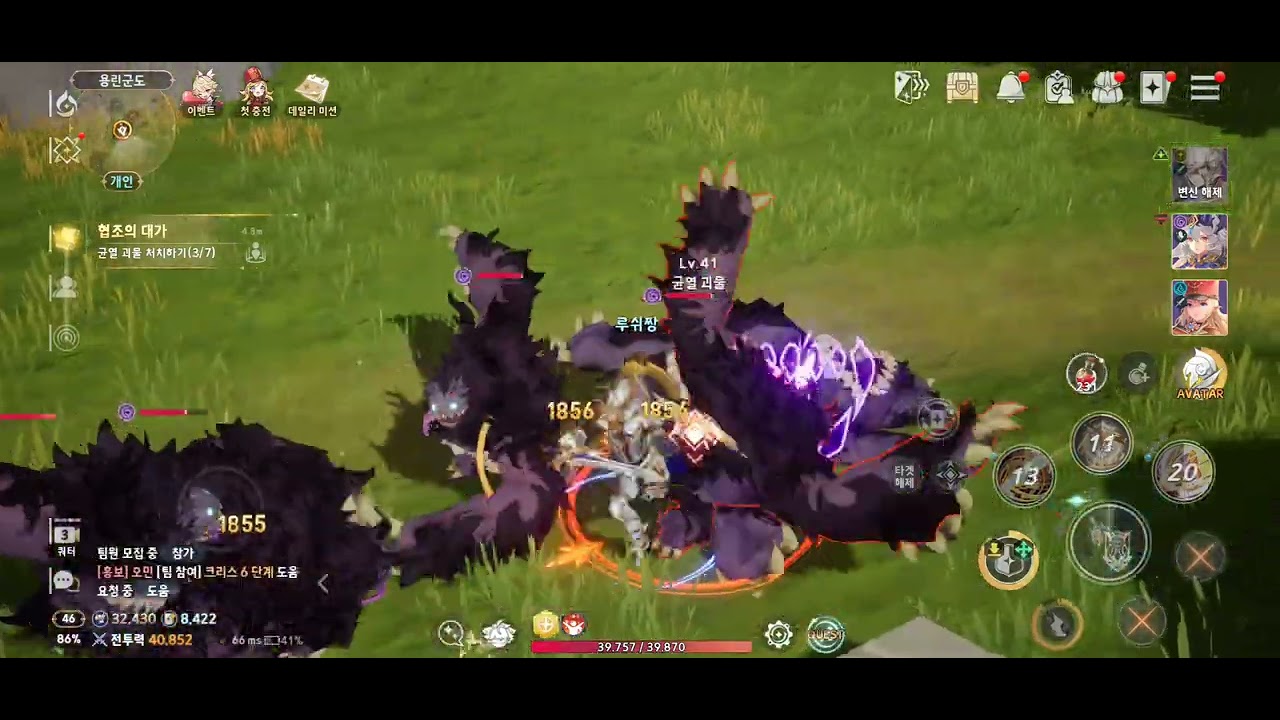Open the star card icon
The image size is (1280, 720).
pyautogui.click(x=1154, y=88)
